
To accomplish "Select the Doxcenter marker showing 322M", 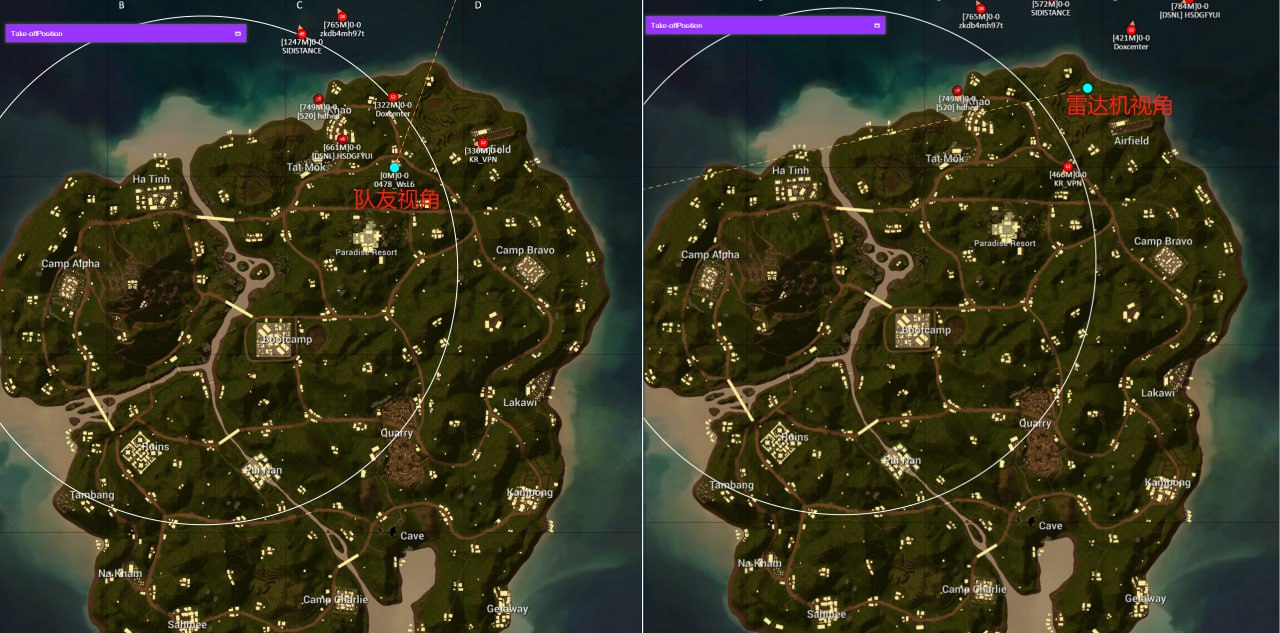I will click(393, 97).
